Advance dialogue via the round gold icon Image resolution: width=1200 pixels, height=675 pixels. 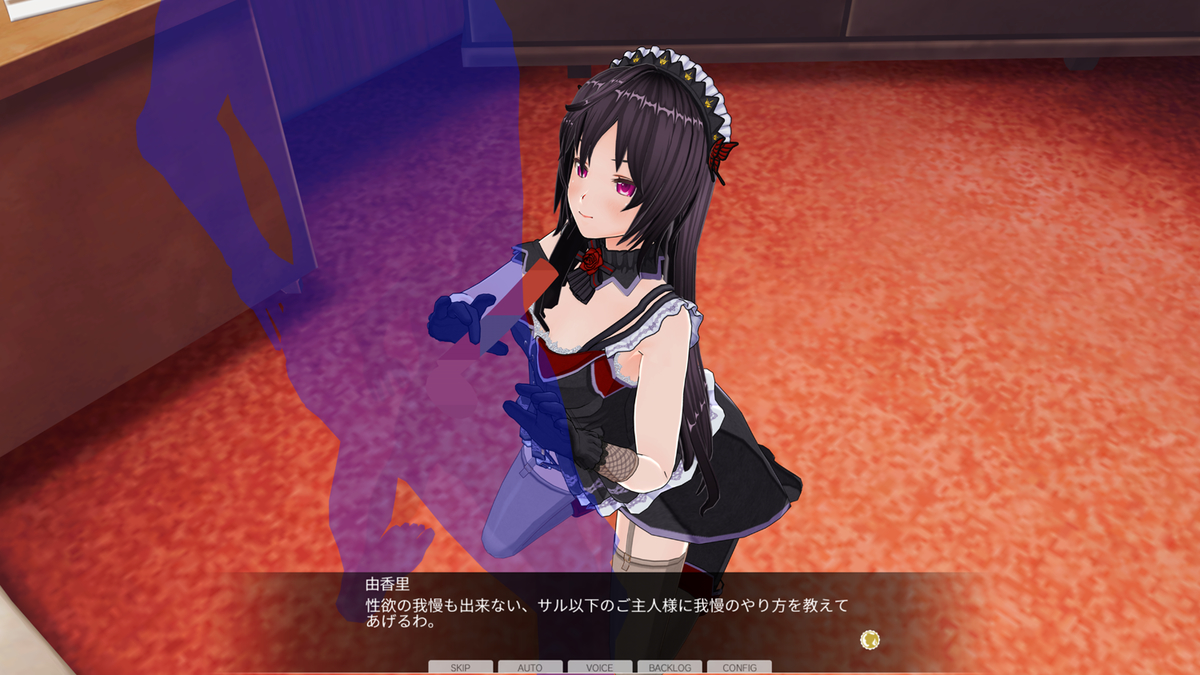[870, 638]
